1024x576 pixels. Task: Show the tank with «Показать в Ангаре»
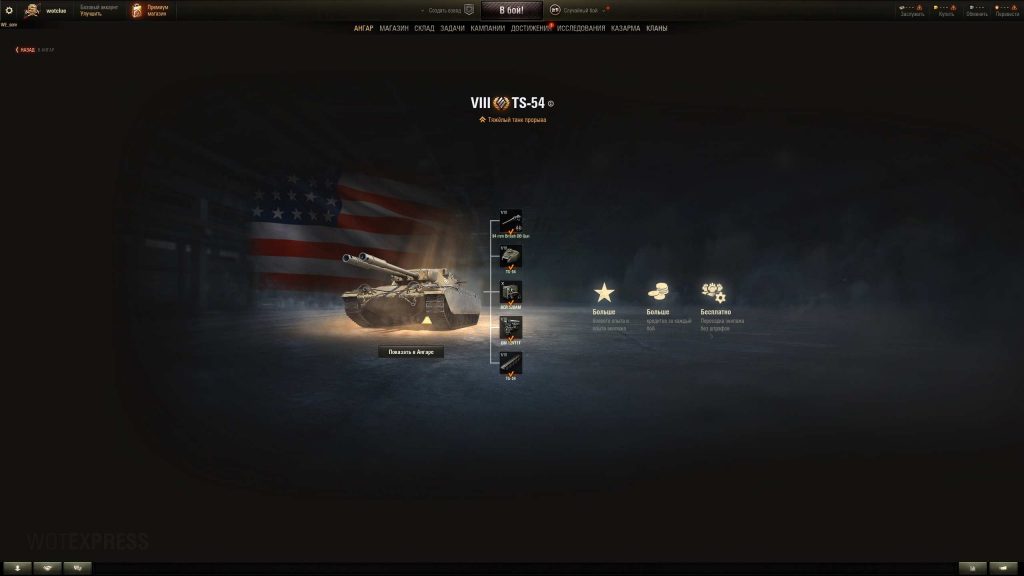point(410,352)
